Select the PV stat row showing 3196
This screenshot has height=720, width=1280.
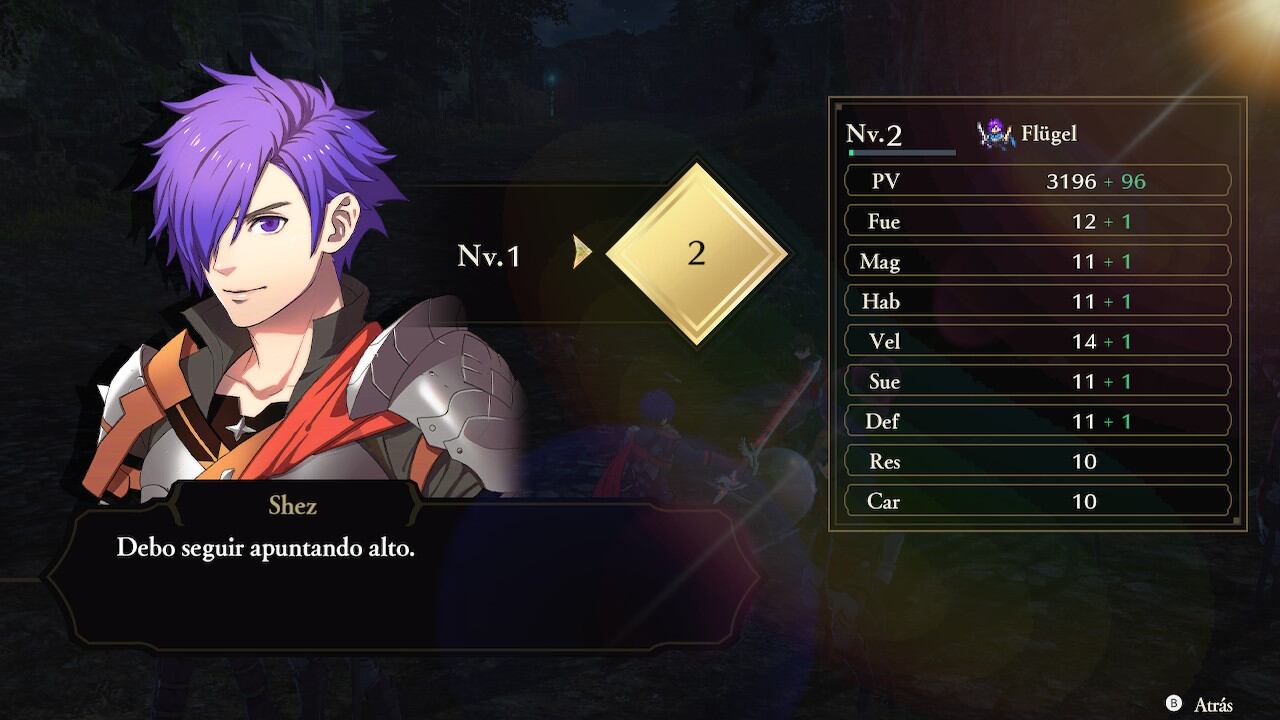(1037, 180)
